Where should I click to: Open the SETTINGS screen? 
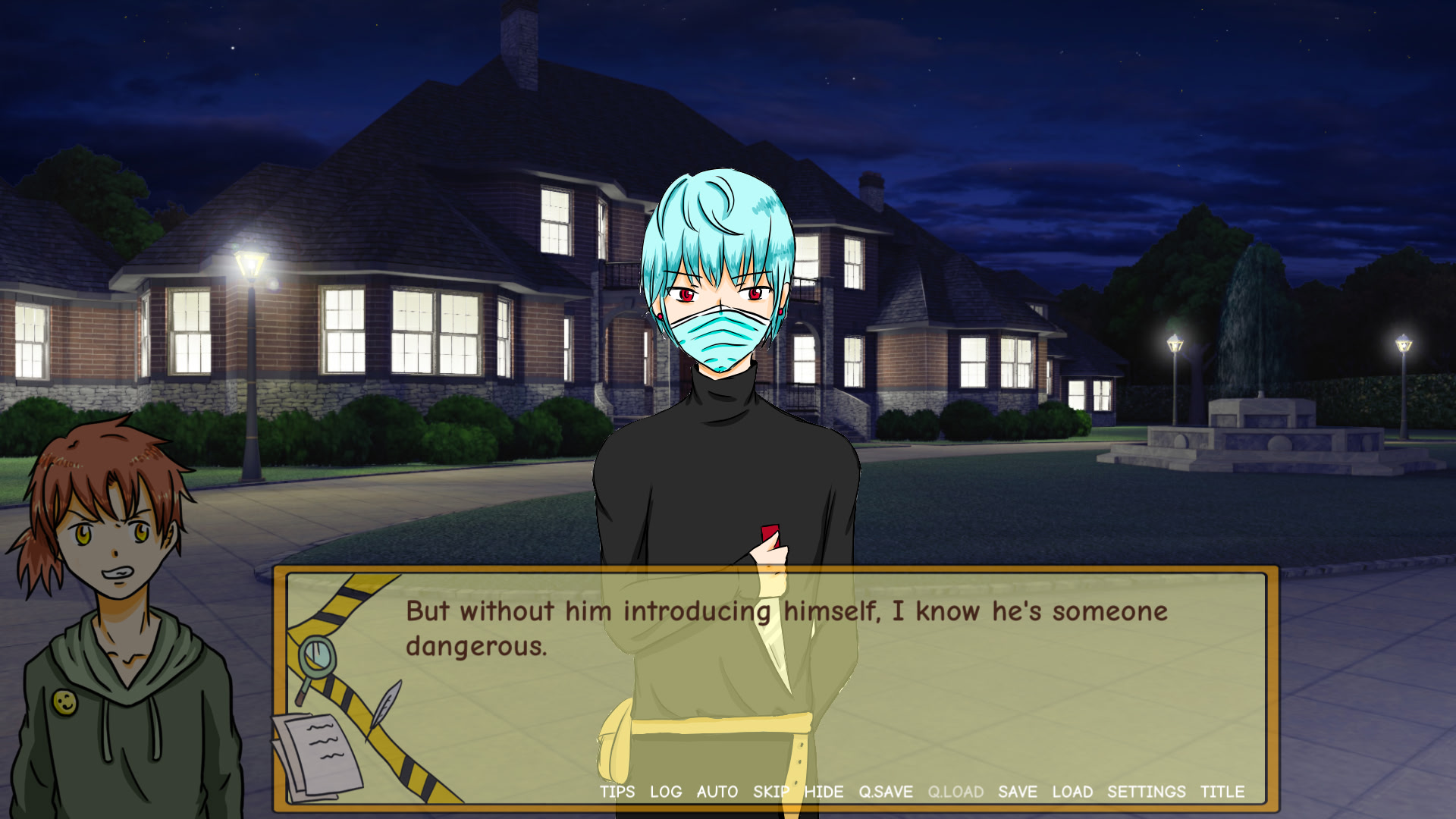click(1146, 792)
